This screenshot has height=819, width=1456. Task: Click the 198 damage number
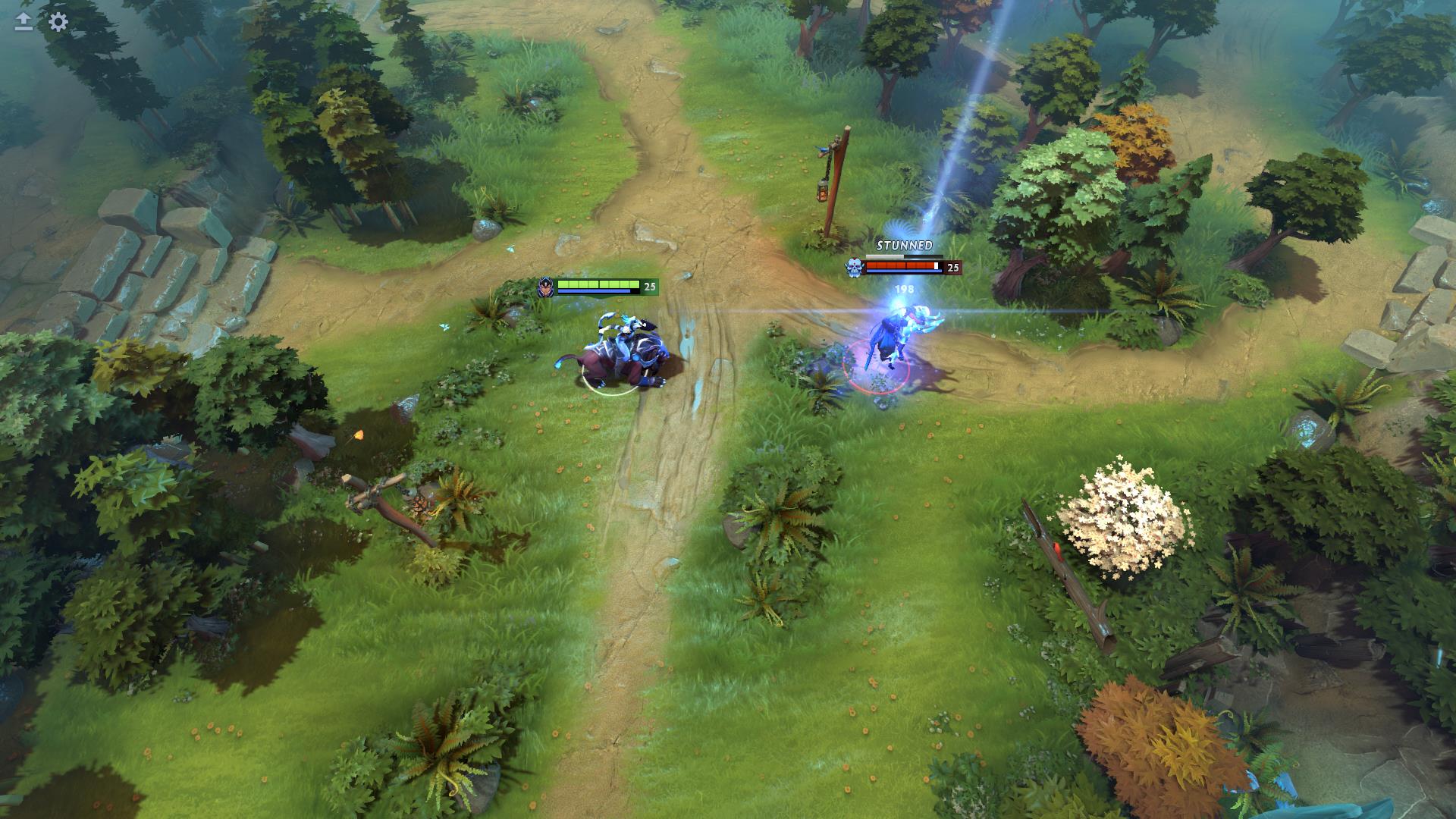[x=903, y=288]
